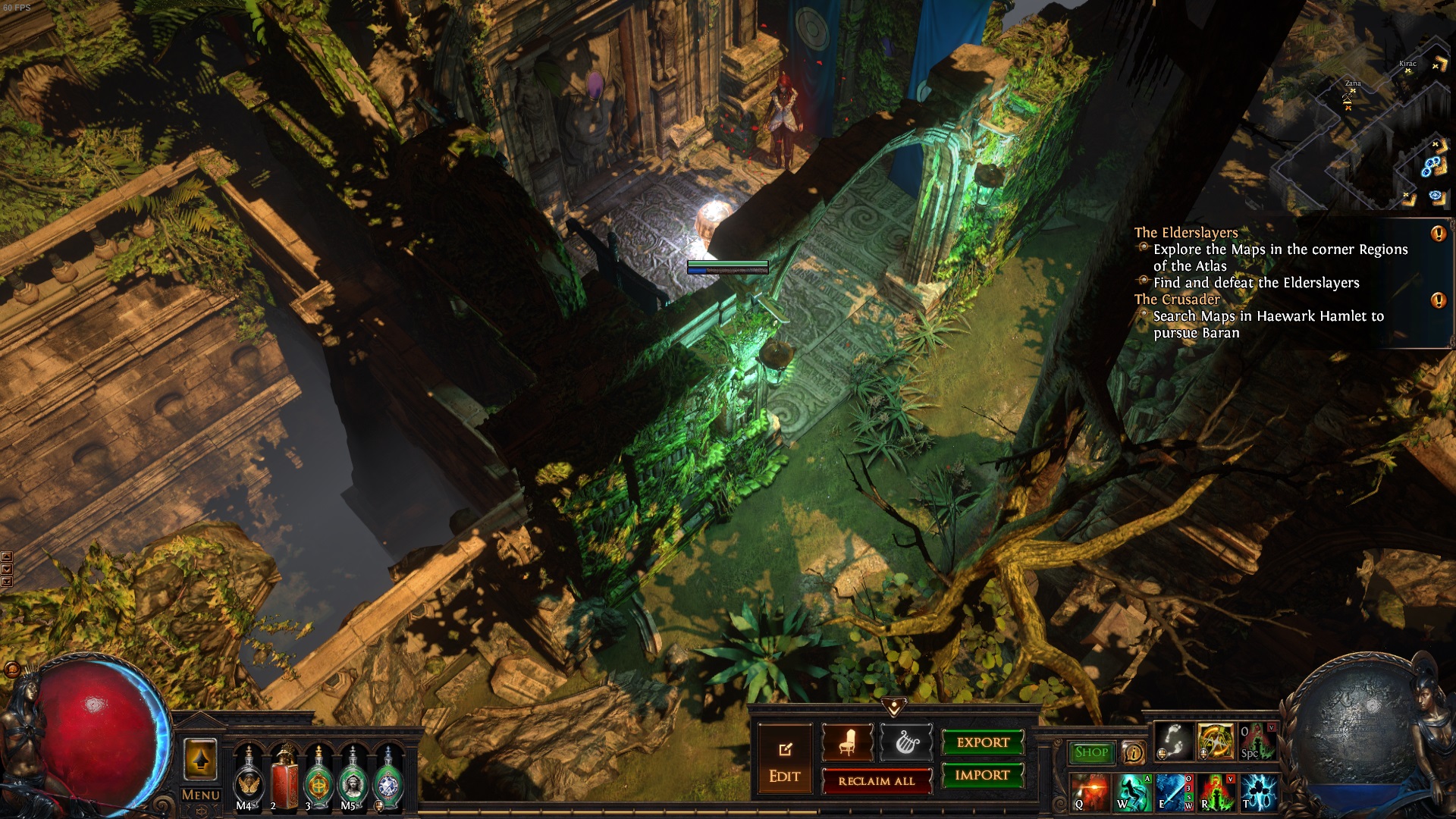1456x819 pixels.
Task: Click the chair decorations button
Action: tap(847, 742)
